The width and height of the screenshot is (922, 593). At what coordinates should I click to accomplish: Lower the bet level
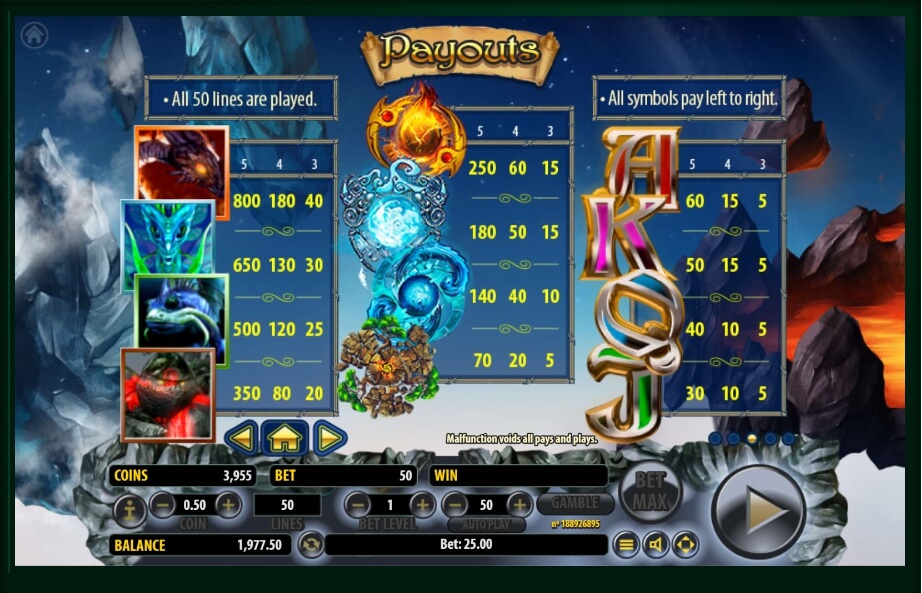click(x=358, y=505)
